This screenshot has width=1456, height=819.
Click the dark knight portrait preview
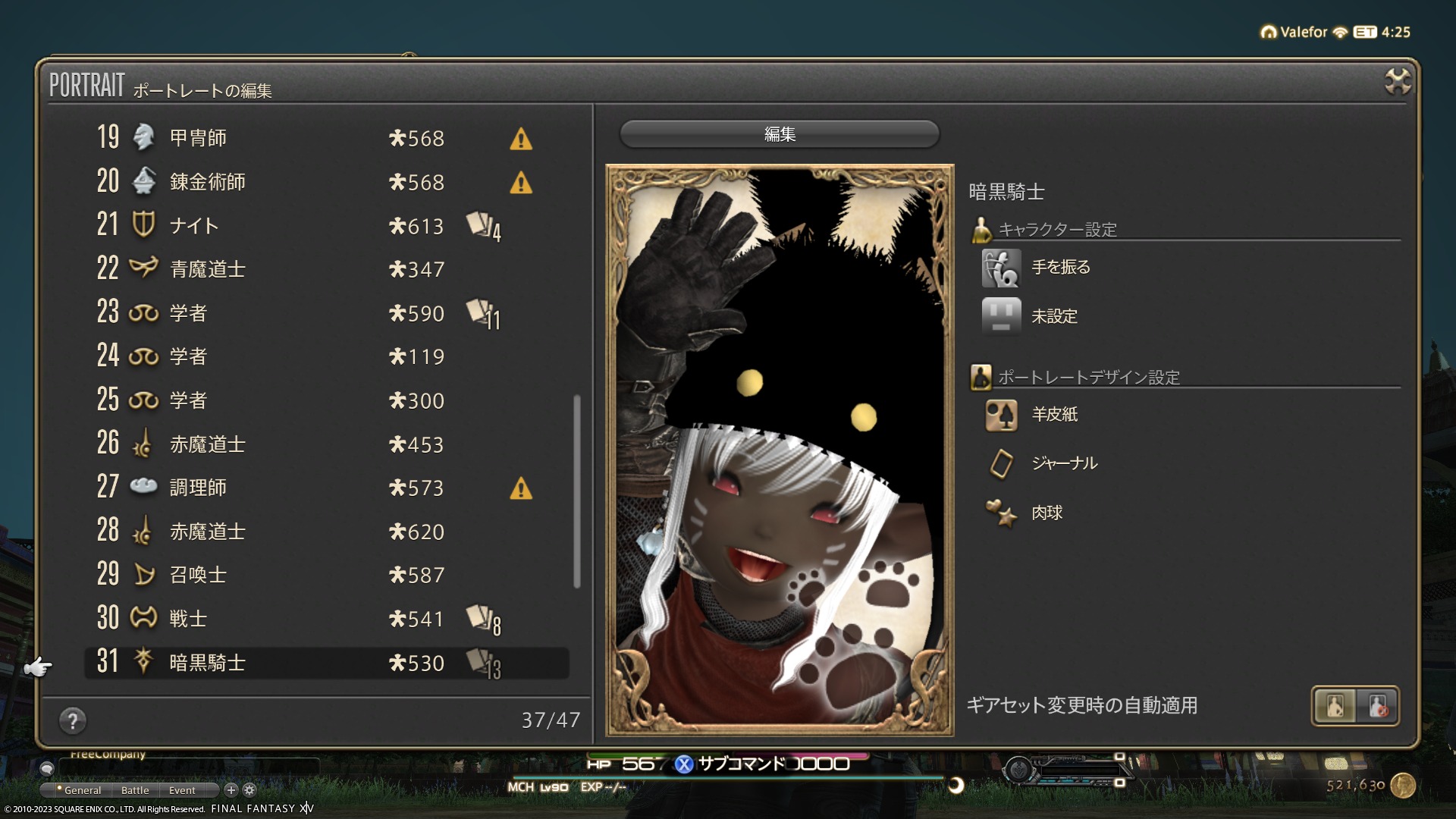pyautogui.click(x=780, y=450)
